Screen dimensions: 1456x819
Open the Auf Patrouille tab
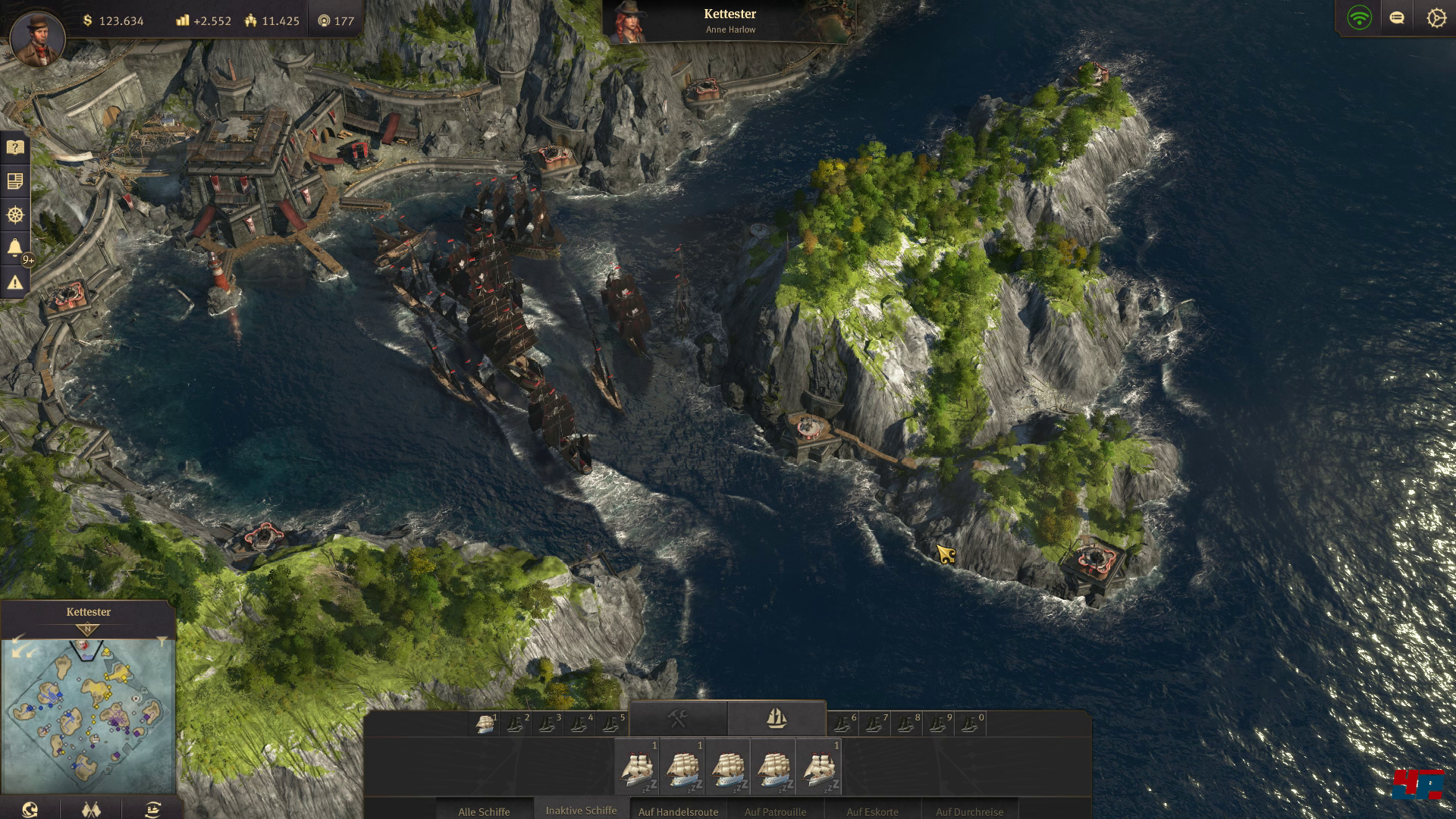click(x=775, y=811)
